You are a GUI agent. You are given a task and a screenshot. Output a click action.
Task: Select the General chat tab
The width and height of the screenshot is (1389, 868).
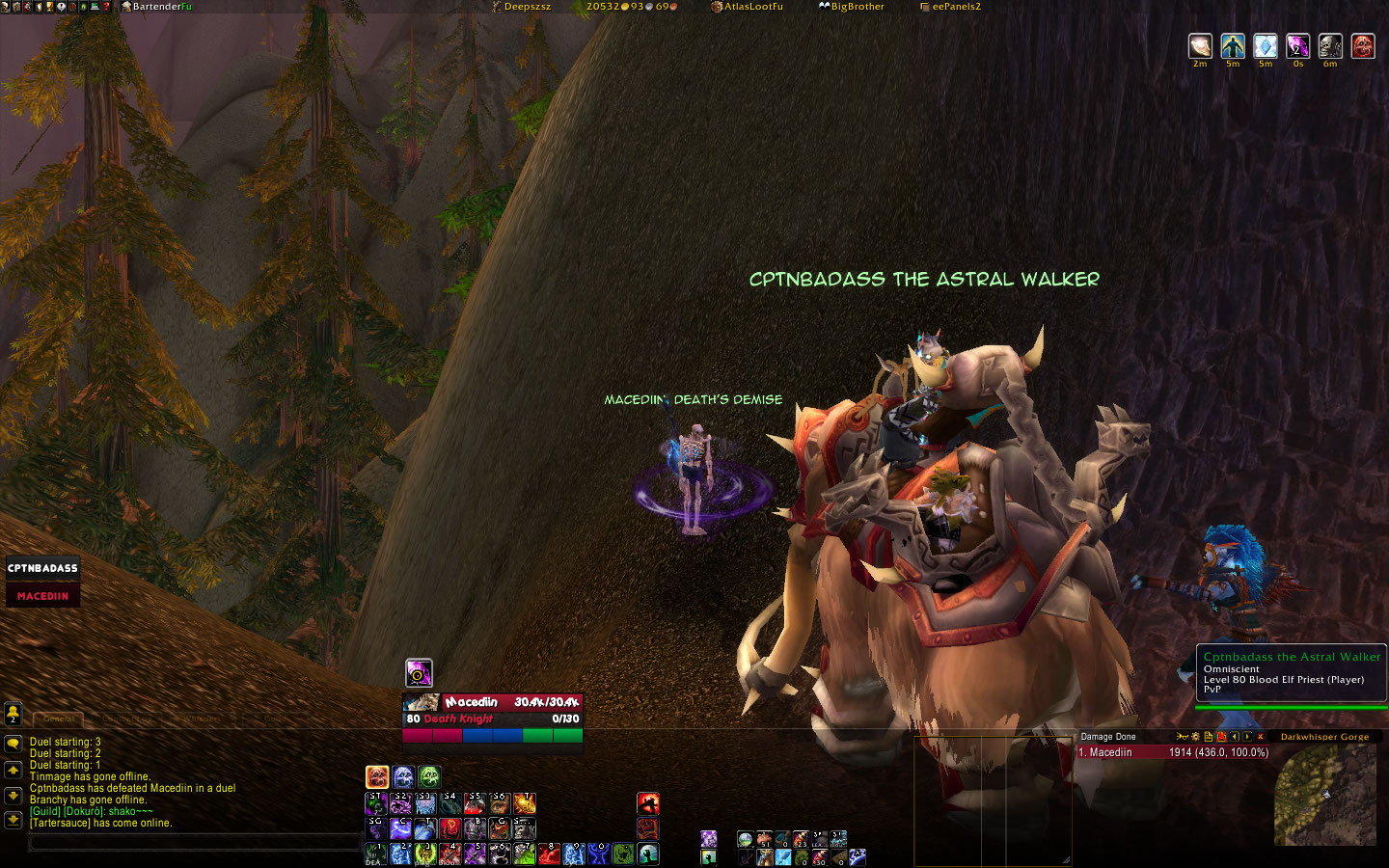[59, 719]
